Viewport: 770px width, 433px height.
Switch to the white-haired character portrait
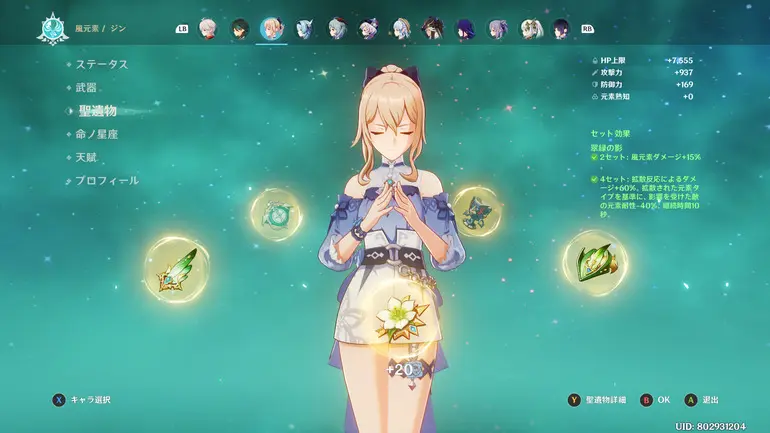click(x=208, y=28)
